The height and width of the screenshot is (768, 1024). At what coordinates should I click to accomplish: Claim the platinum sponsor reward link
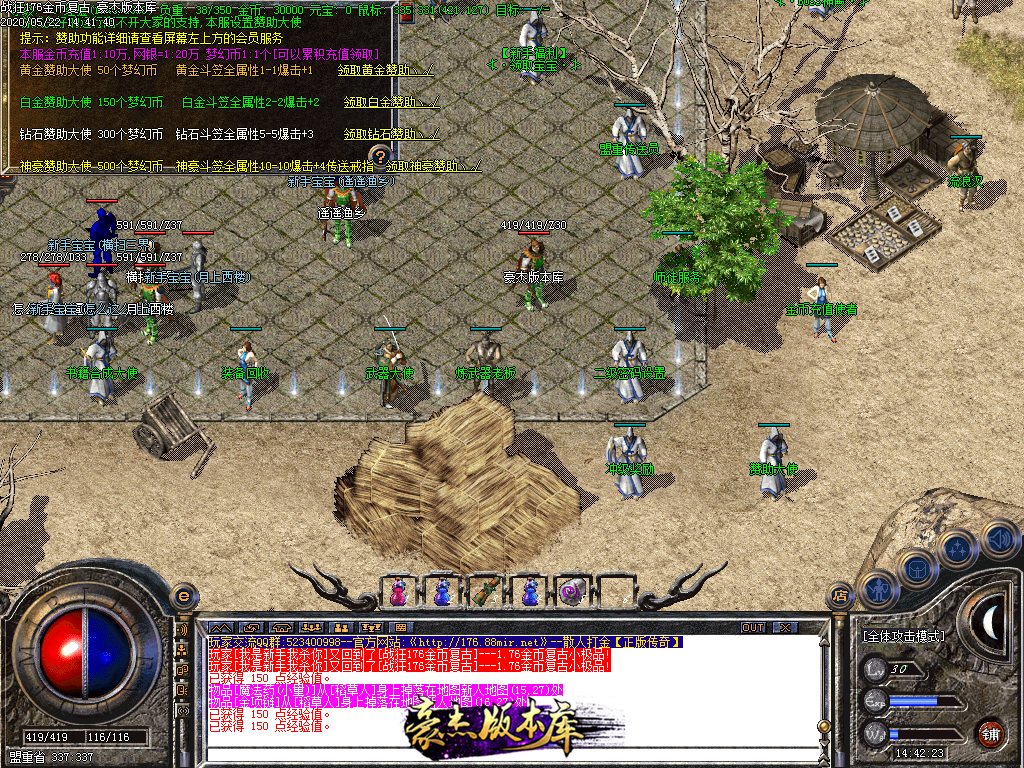pos(391,102)
